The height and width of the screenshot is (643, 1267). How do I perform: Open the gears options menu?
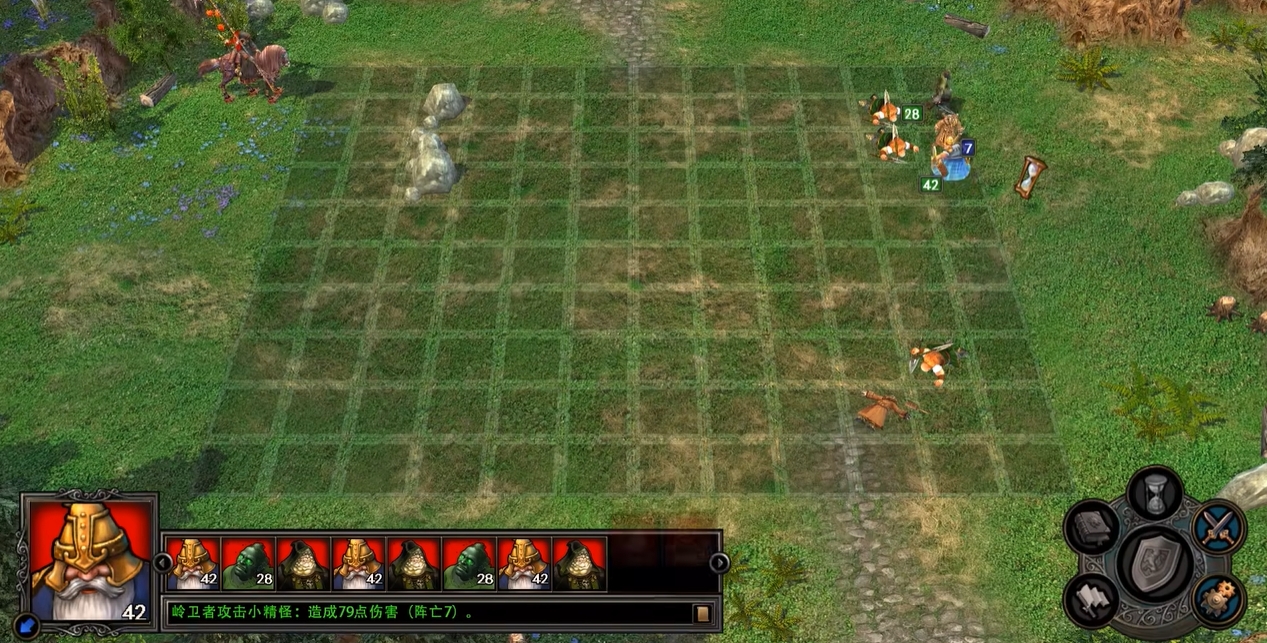click(1218, 598)
